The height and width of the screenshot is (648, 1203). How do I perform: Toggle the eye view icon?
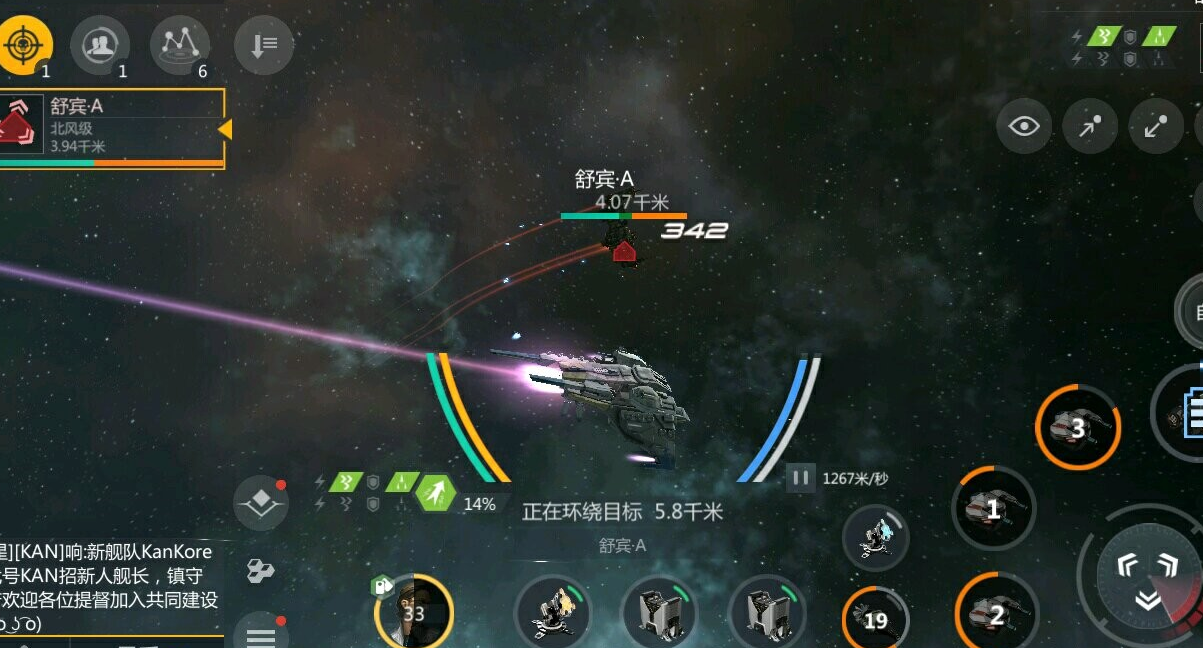(x=1024, y=127)
